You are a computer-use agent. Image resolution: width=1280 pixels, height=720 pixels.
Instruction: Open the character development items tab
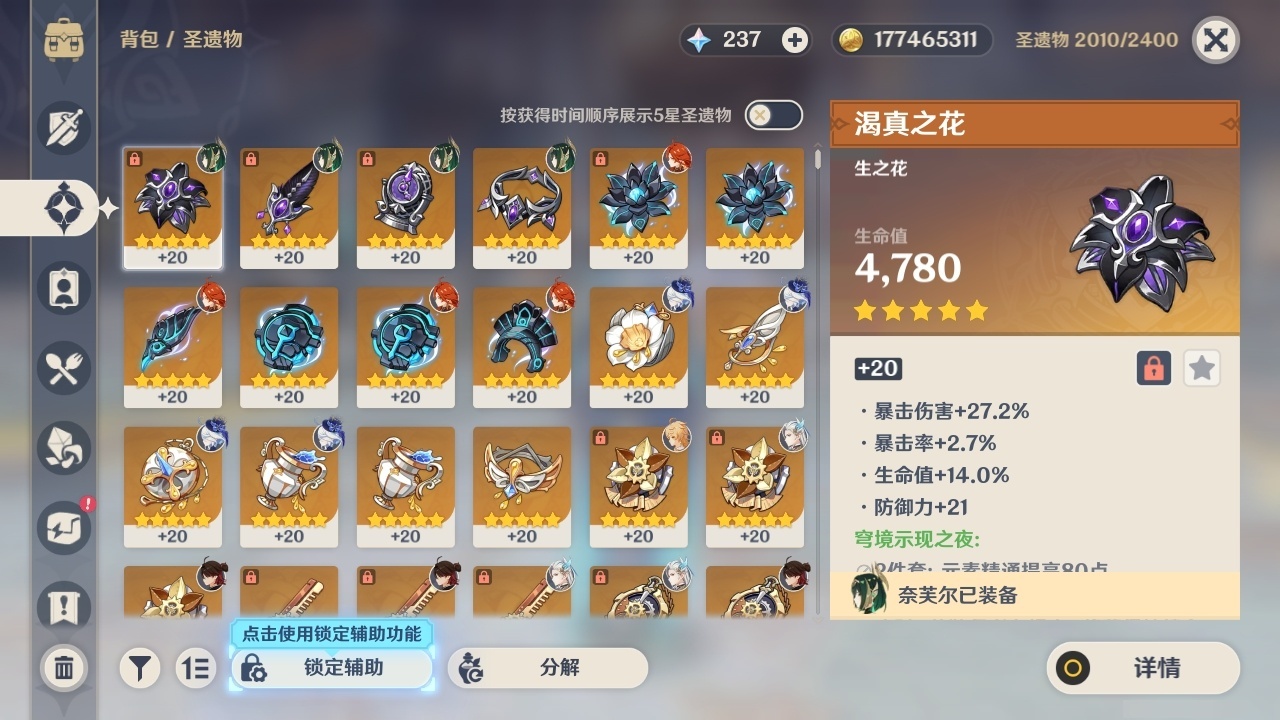point(63,288)
